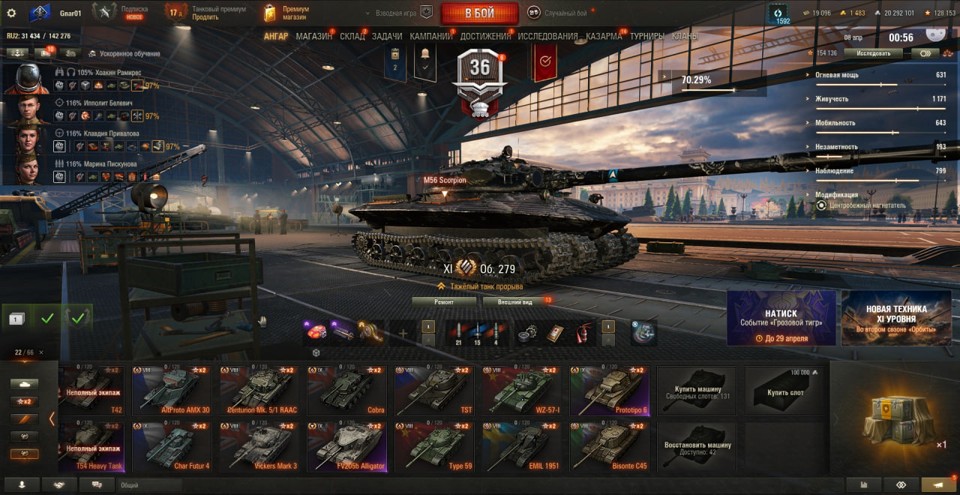Open the «ТУРНИРЫ» tab
This screenshot has width=960, height=495.
tap(647, 36)
